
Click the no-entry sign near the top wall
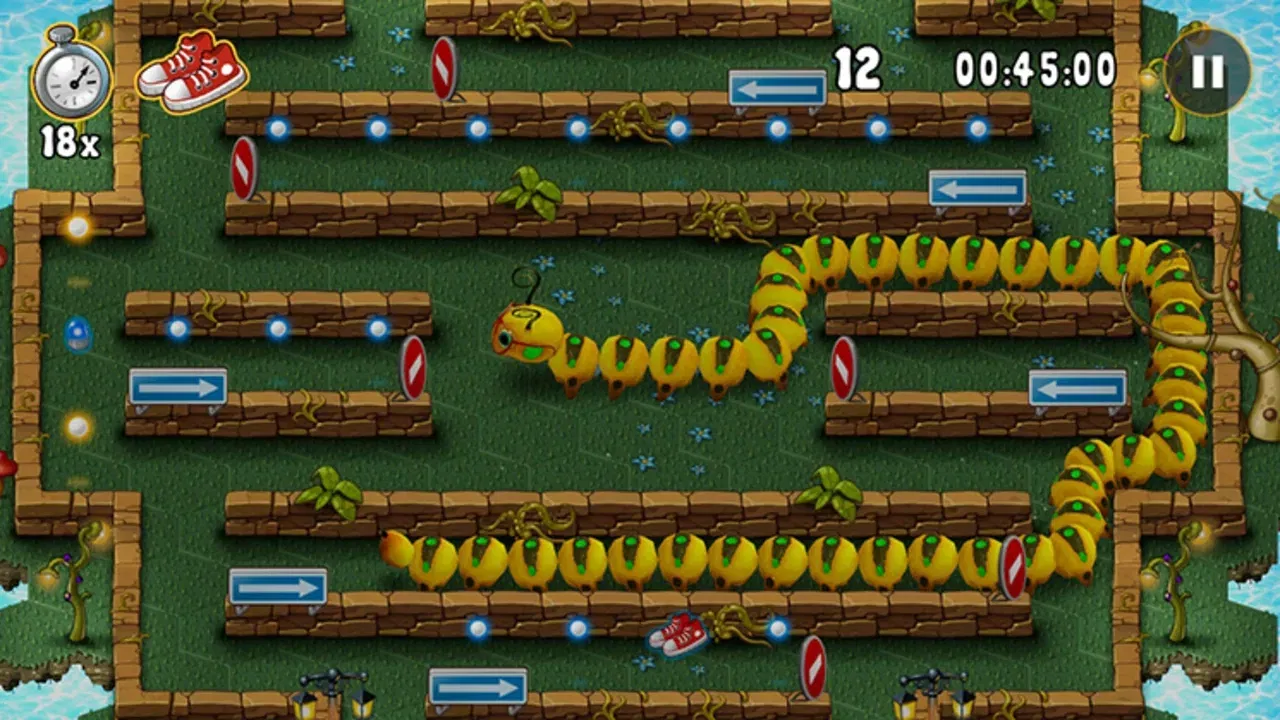tap(443, 66)
